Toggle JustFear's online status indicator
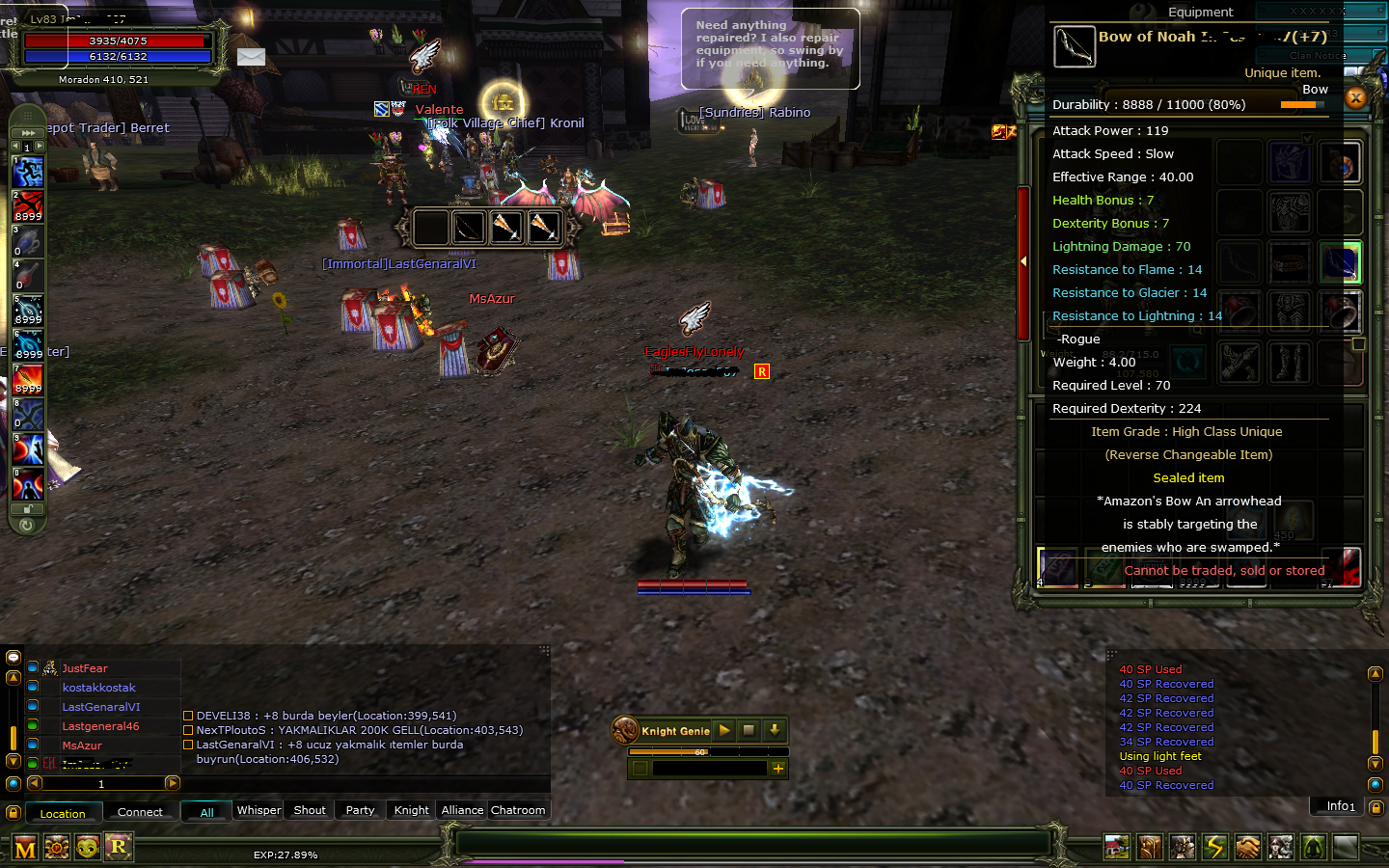This screenshot has width=1389, height=868. tap(32, 667)
